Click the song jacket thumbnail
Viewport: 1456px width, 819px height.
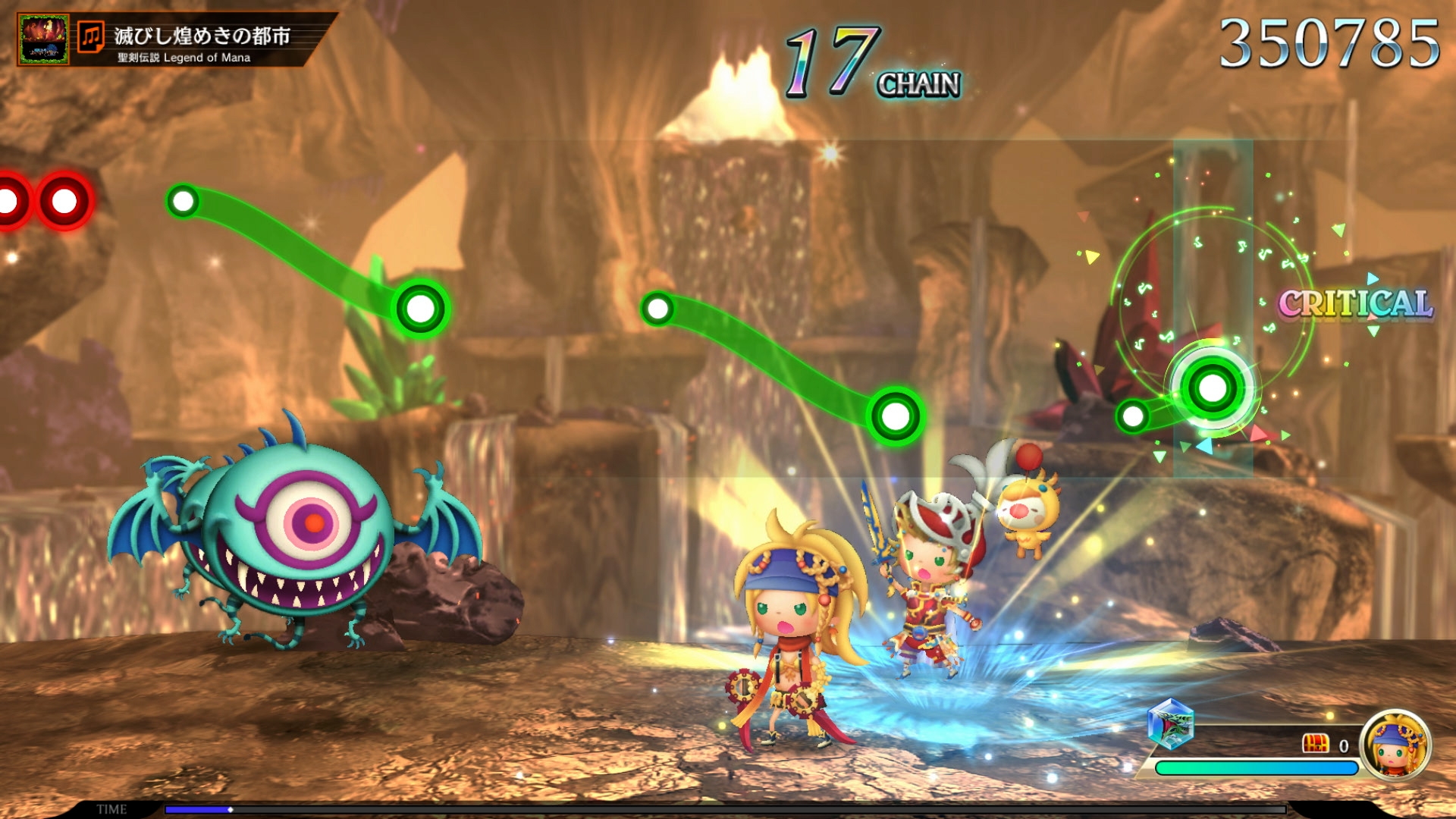[44, 39]
